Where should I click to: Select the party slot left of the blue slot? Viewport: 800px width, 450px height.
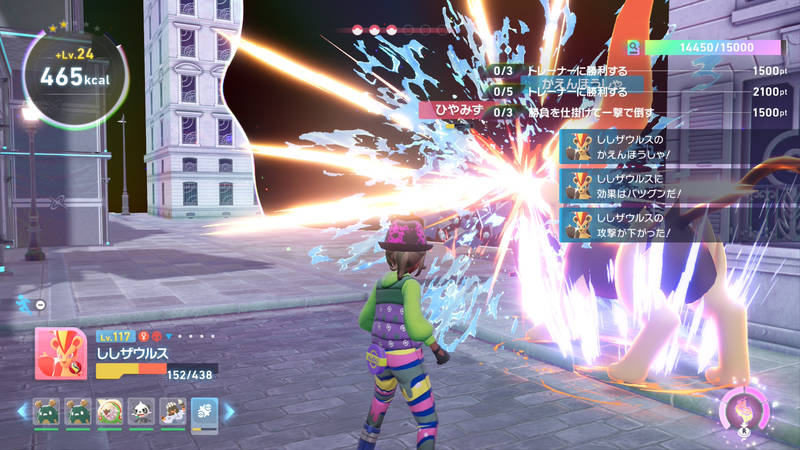(171, 410)
